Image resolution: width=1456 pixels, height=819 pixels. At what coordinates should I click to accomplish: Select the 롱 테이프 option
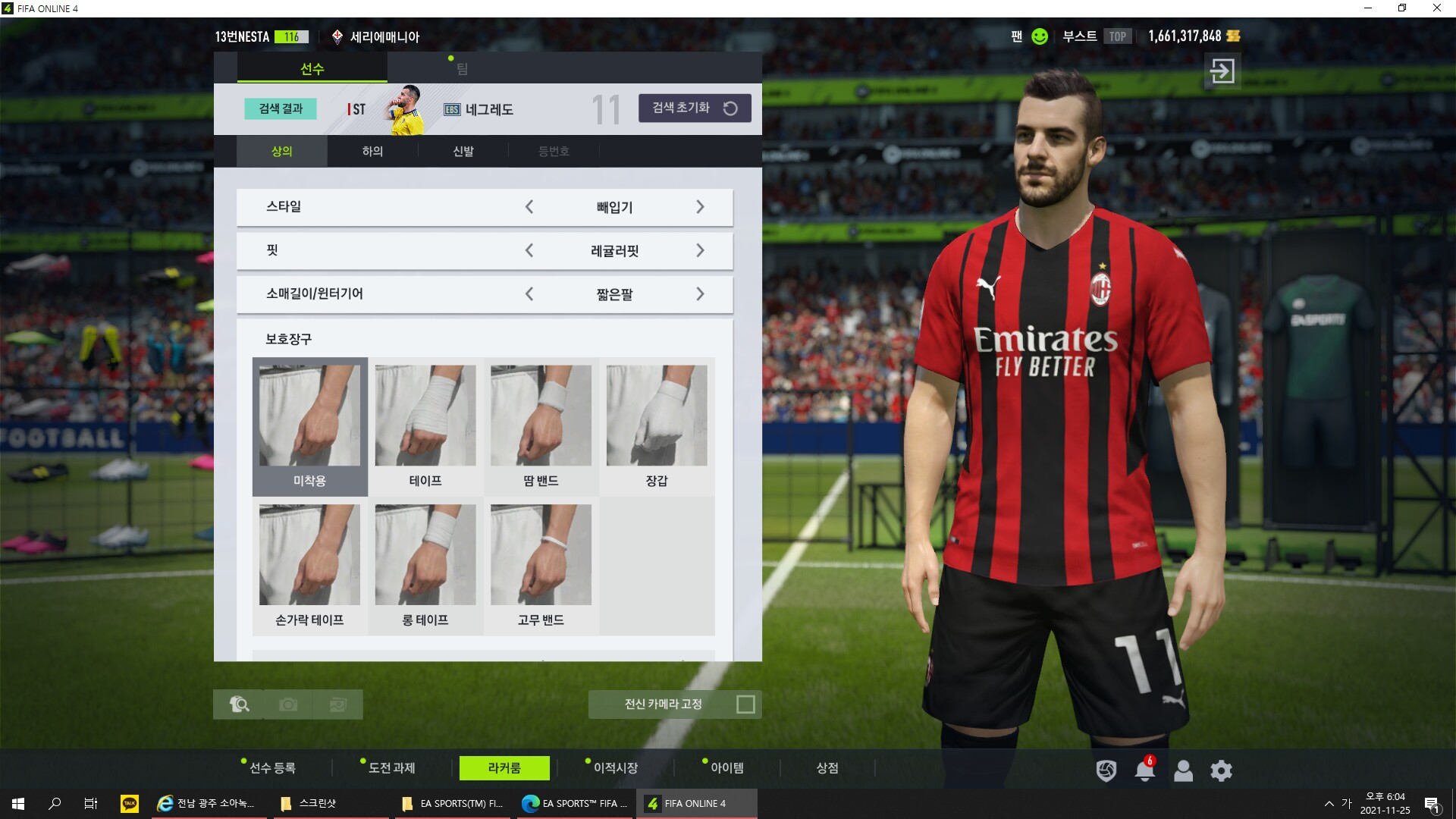425,566
